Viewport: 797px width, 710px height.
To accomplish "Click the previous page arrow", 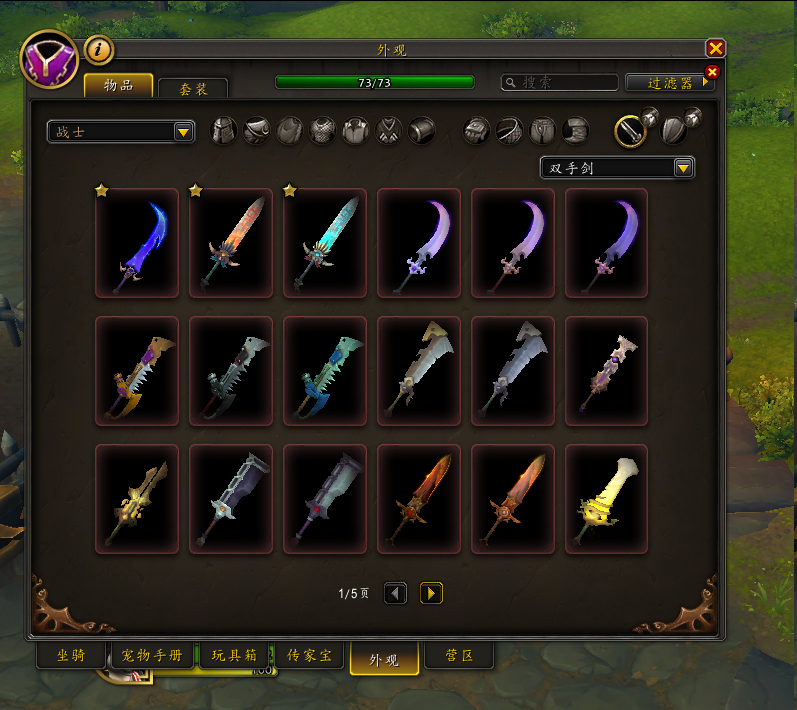I will pos(396,594).
